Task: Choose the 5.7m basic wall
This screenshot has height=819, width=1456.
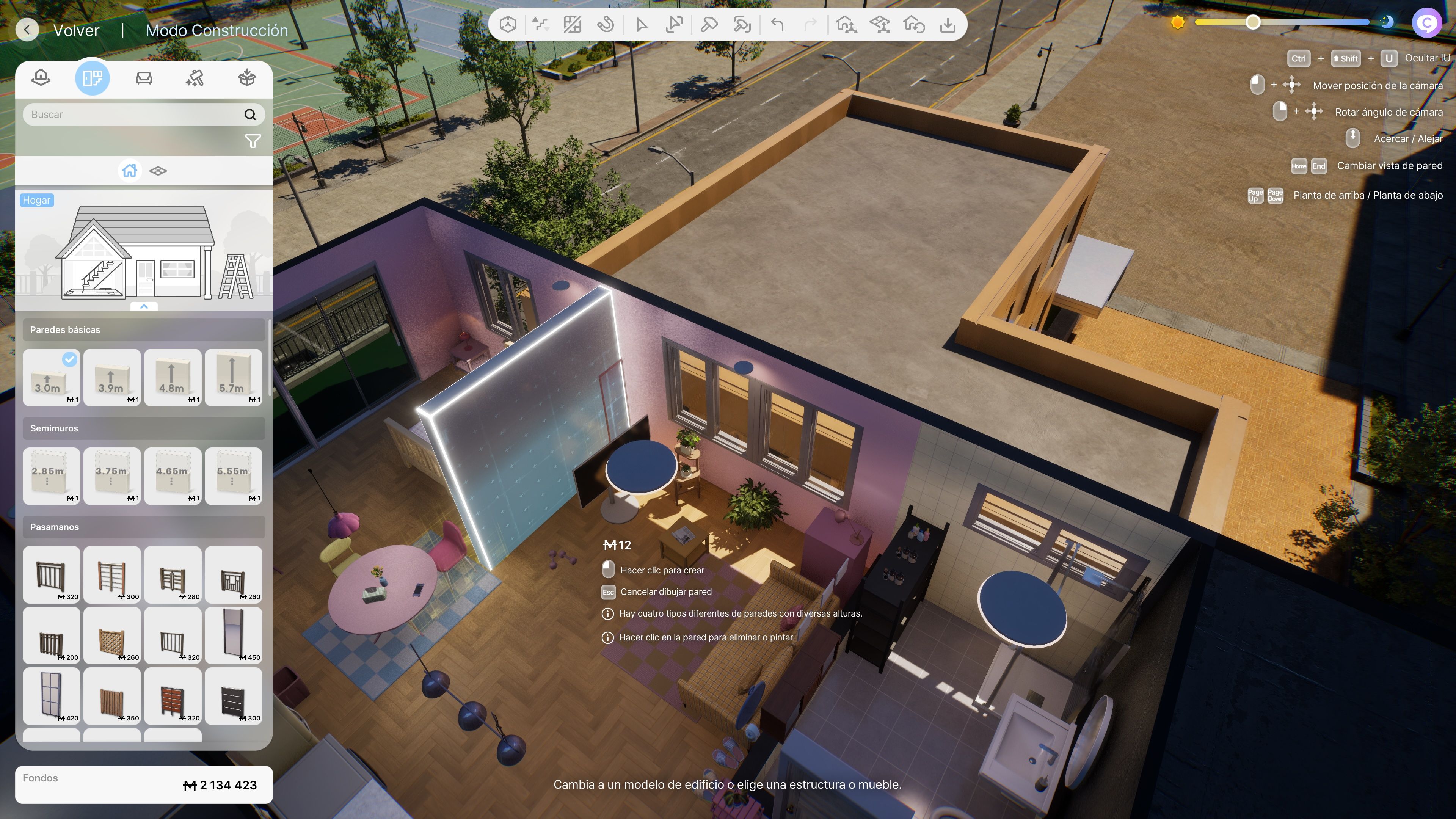Action: (x=233, y=377)
